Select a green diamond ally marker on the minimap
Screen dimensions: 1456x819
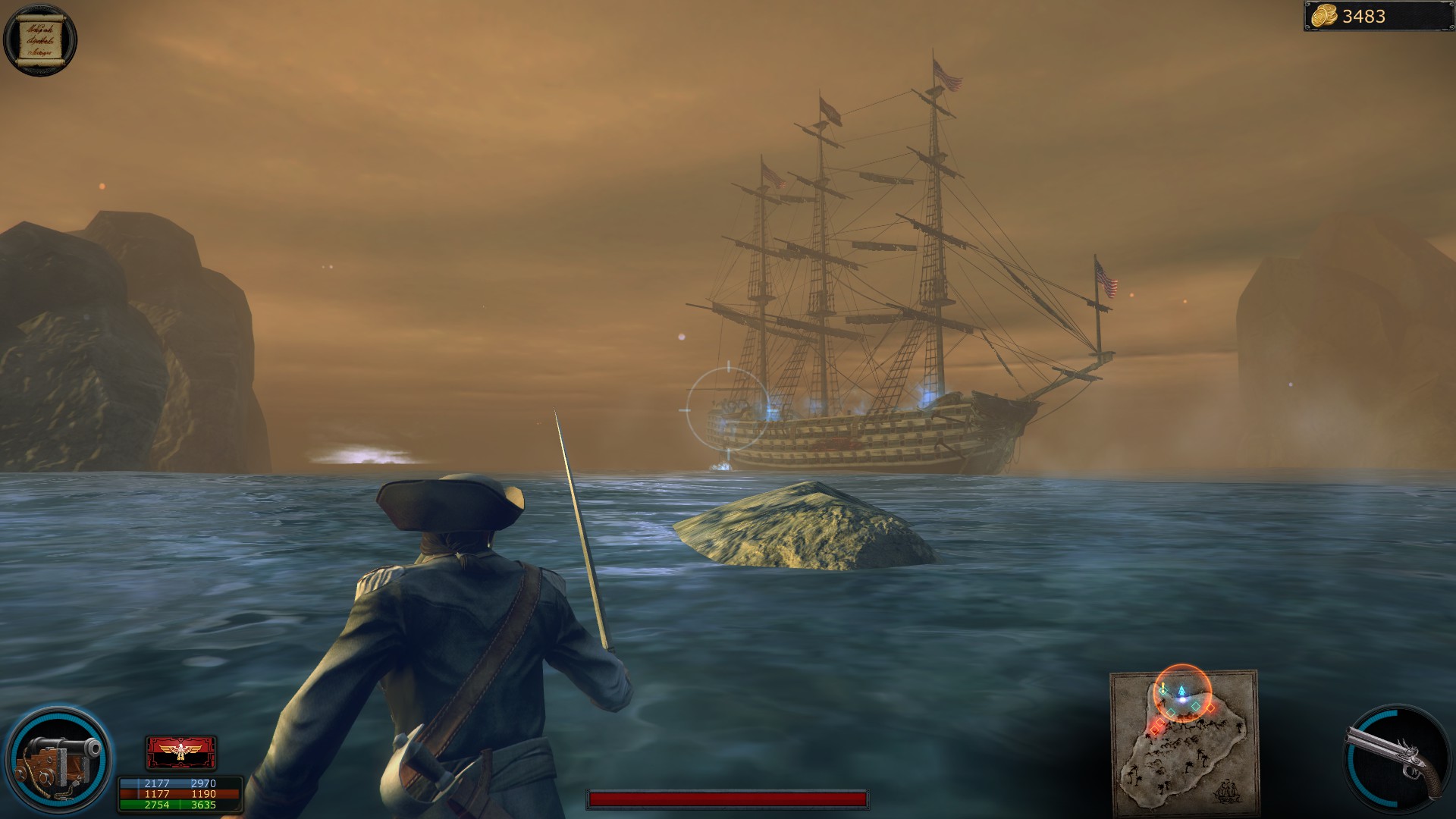click(x=1196, y=707)
